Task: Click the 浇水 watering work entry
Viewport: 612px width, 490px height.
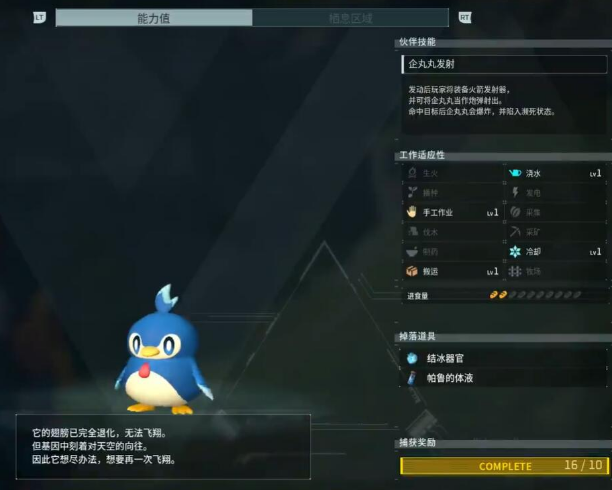Action: pyautogui.click(x=555, y=174)
